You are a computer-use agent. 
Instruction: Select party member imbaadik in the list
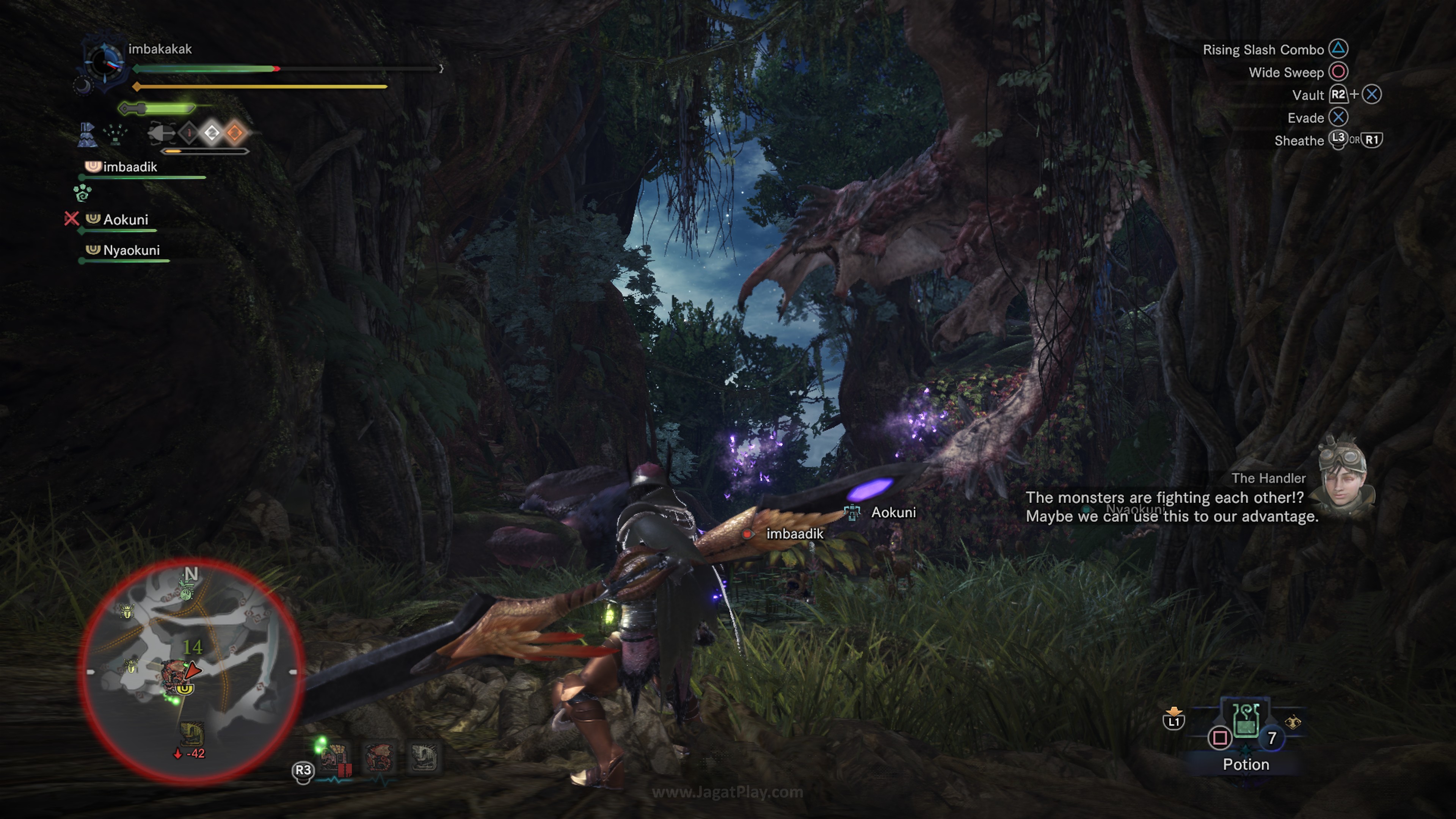129,167
